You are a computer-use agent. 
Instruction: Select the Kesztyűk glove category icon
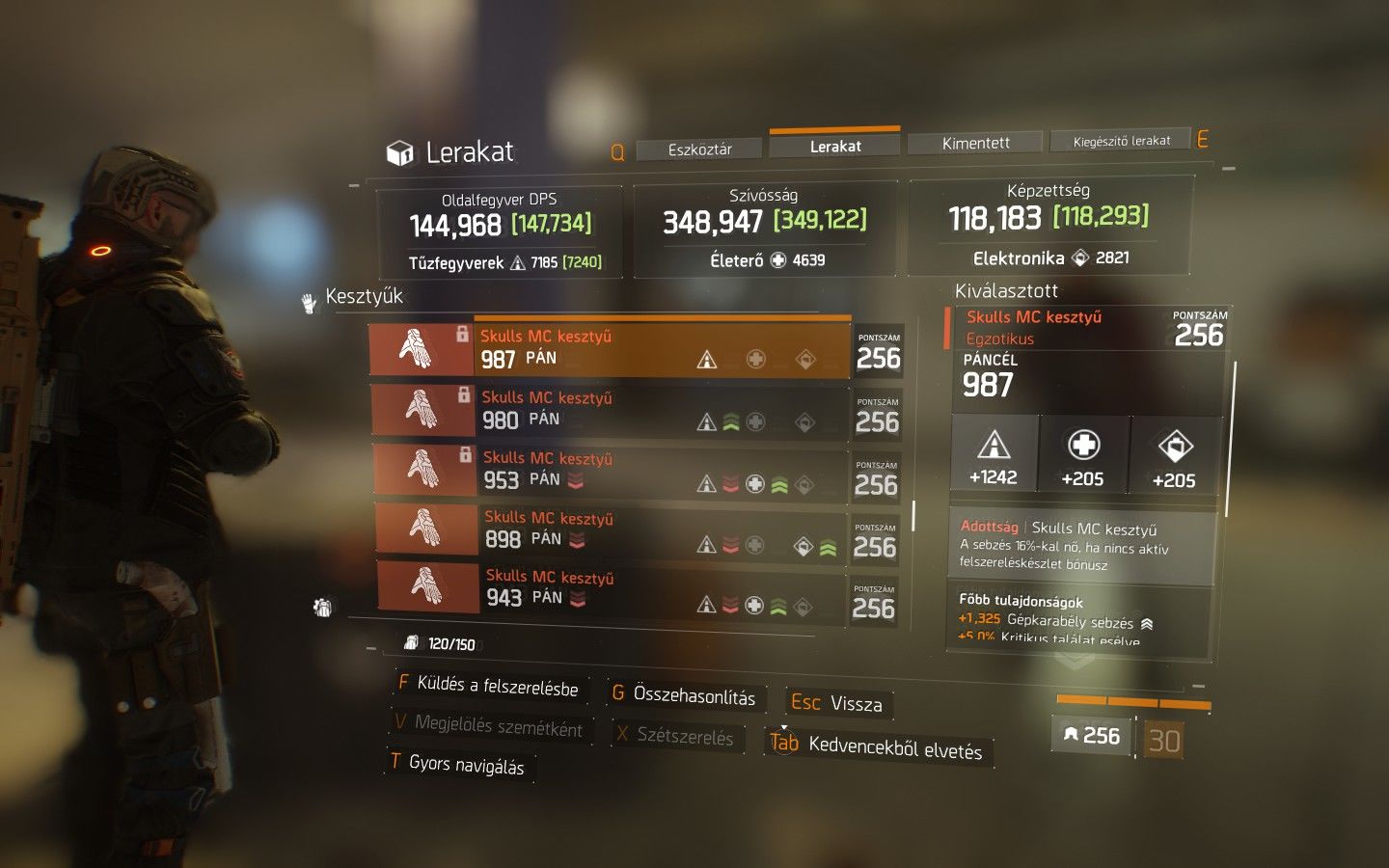tap(309, 303)
